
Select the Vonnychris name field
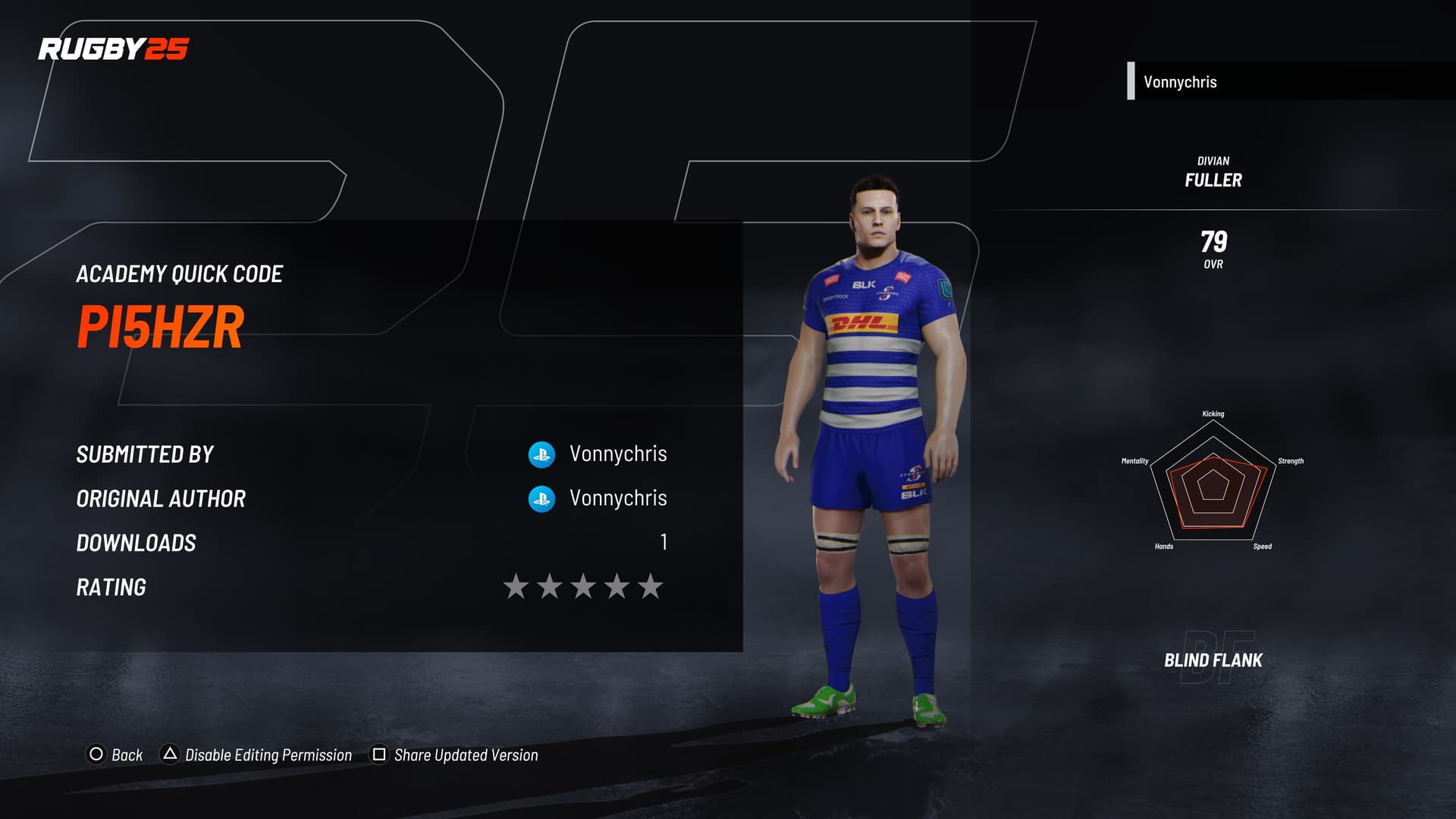pyautogui.click(x=1289, y=82)
